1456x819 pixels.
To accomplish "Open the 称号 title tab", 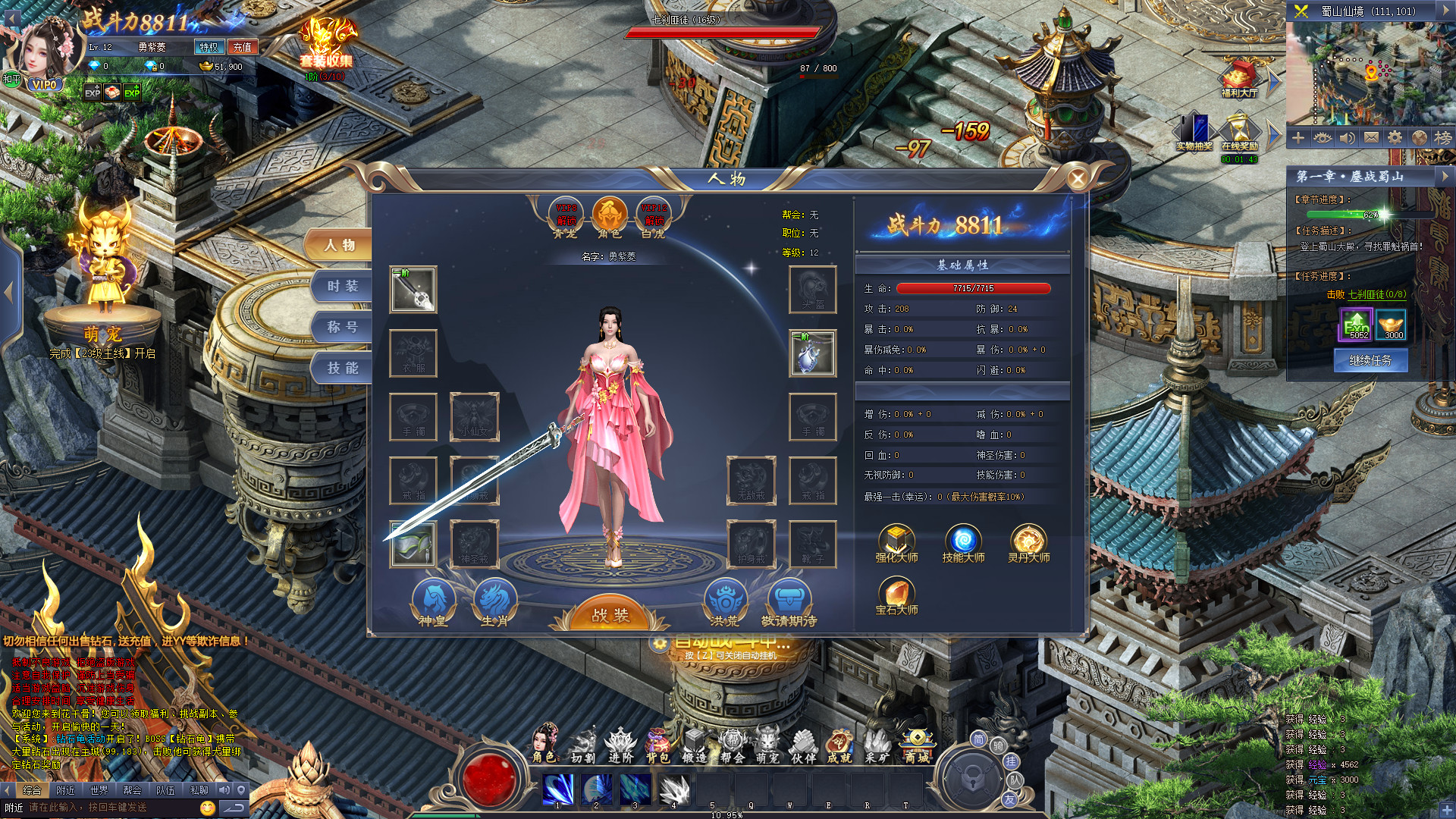I will pyautogui.click(x=343, y=328).
